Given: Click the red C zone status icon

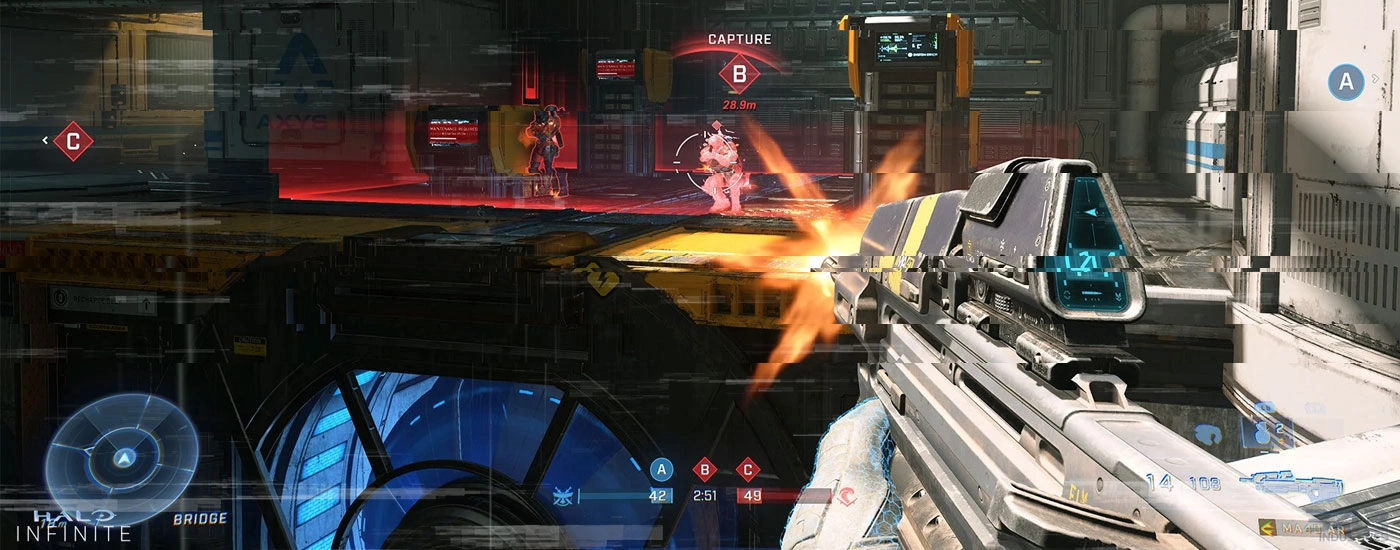Looking at the screenshot, I should pyautogui.click(x=747, y=469).
